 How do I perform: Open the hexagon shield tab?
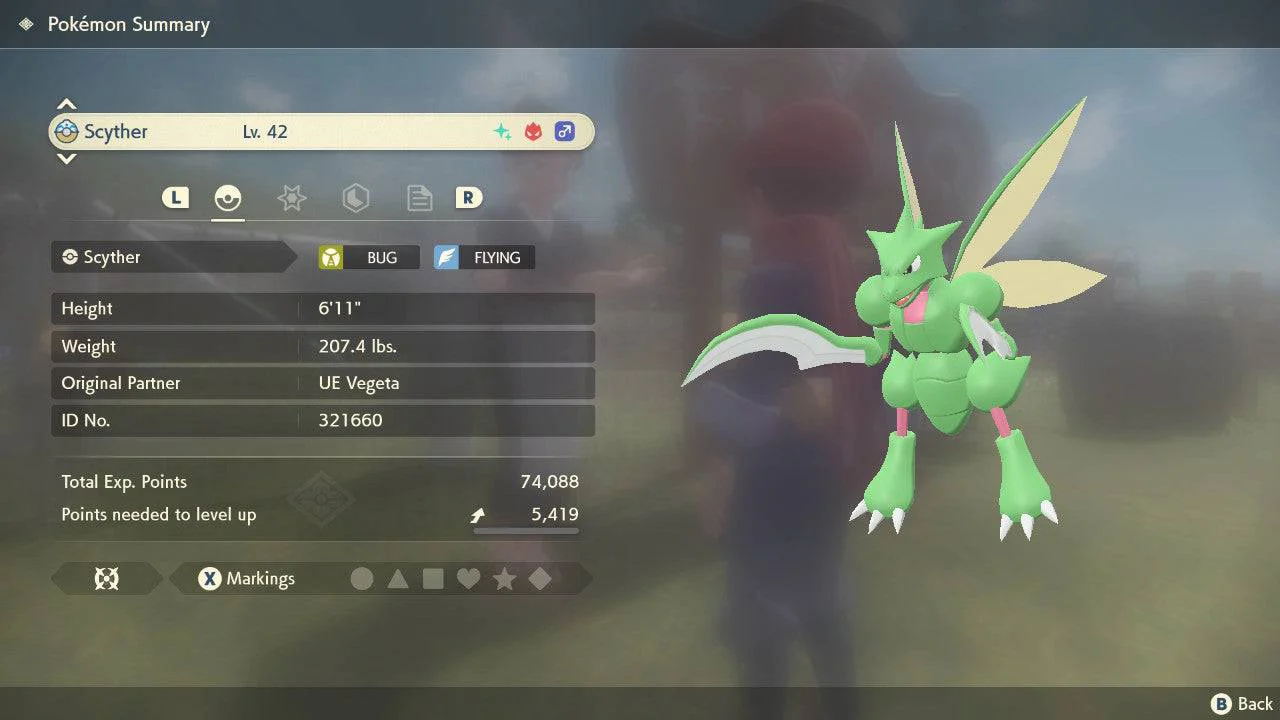pos(355,198)
